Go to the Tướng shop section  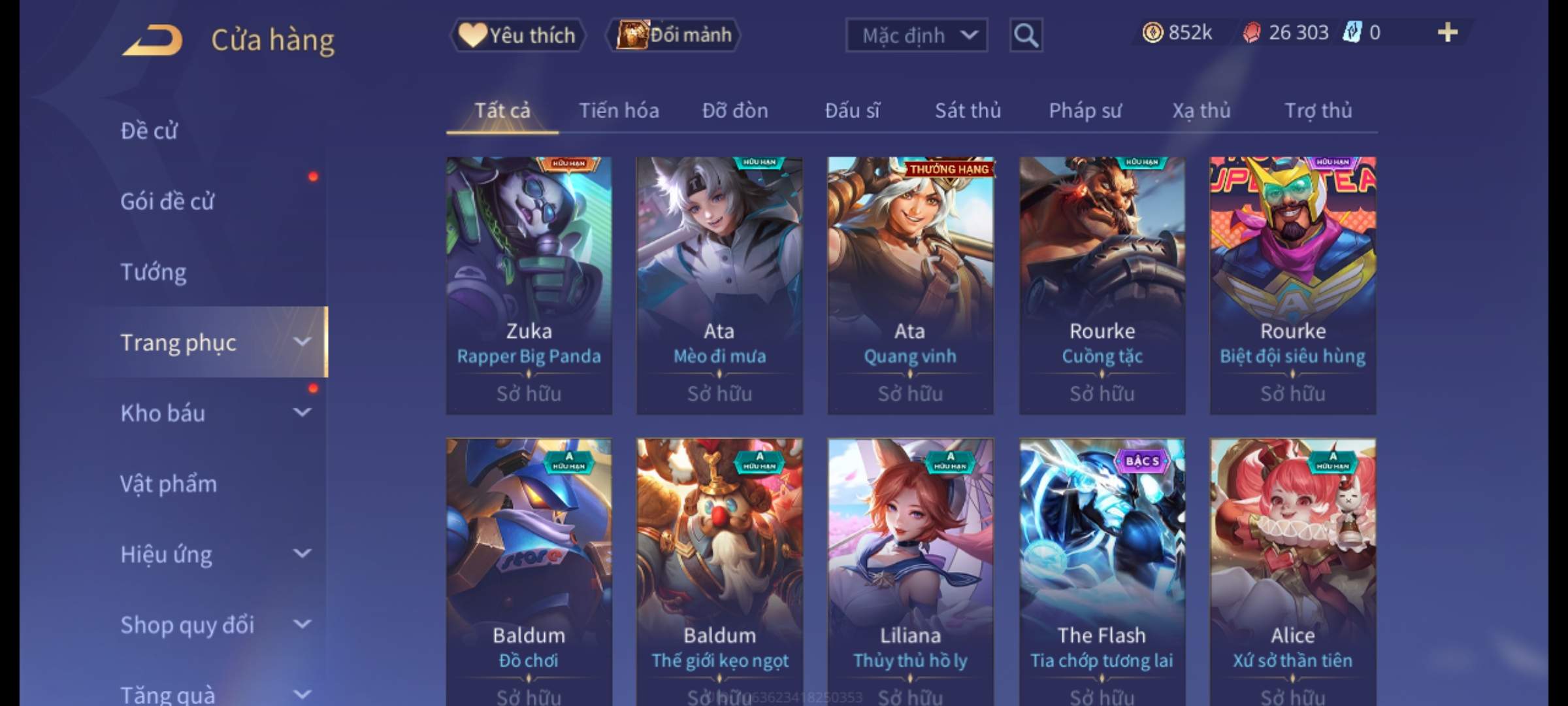tap(154, 272)
